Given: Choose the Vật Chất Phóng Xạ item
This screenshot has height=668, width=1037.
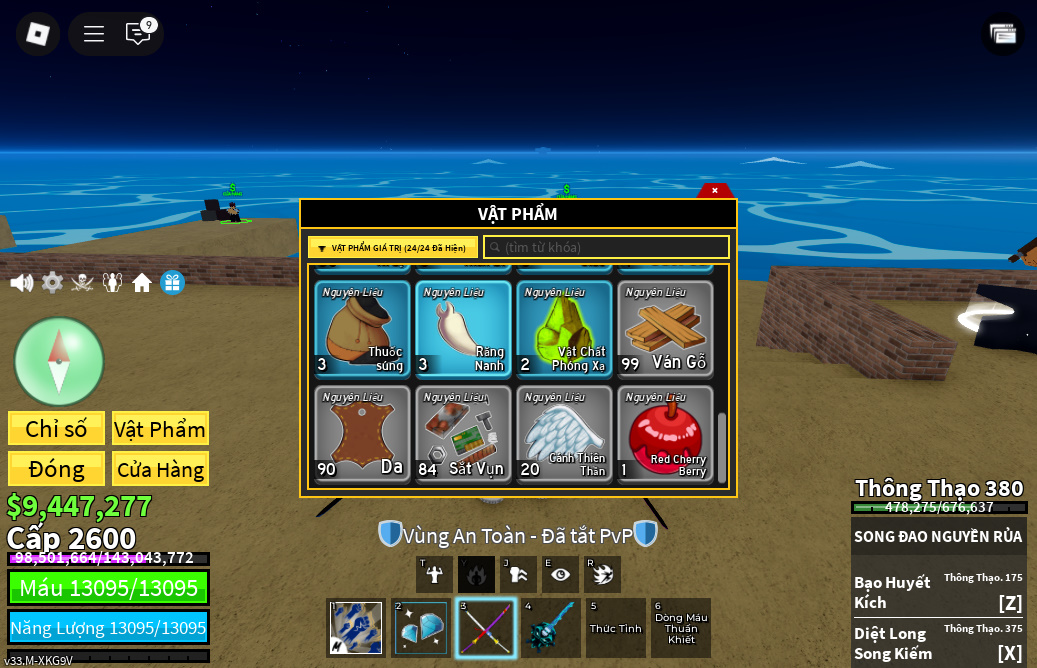Looking at the screenshot, I should coord(564,329).
